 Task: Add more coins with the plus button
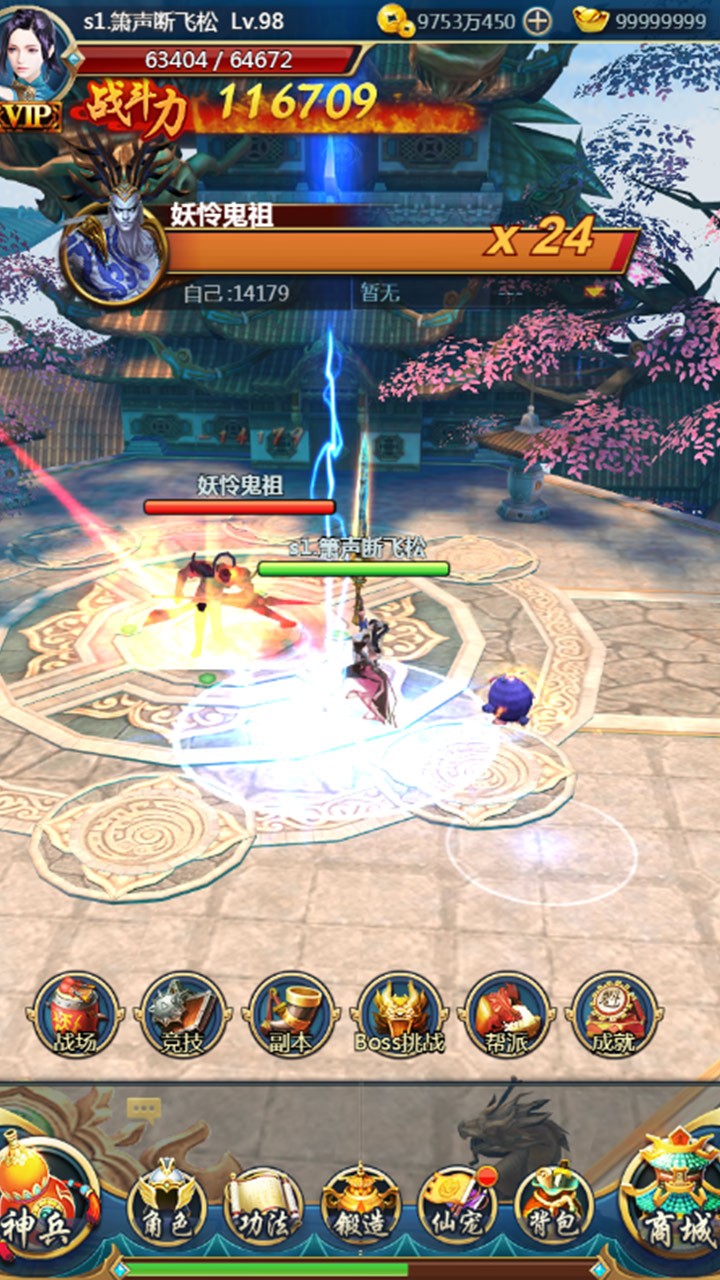[x=537, y=20]
